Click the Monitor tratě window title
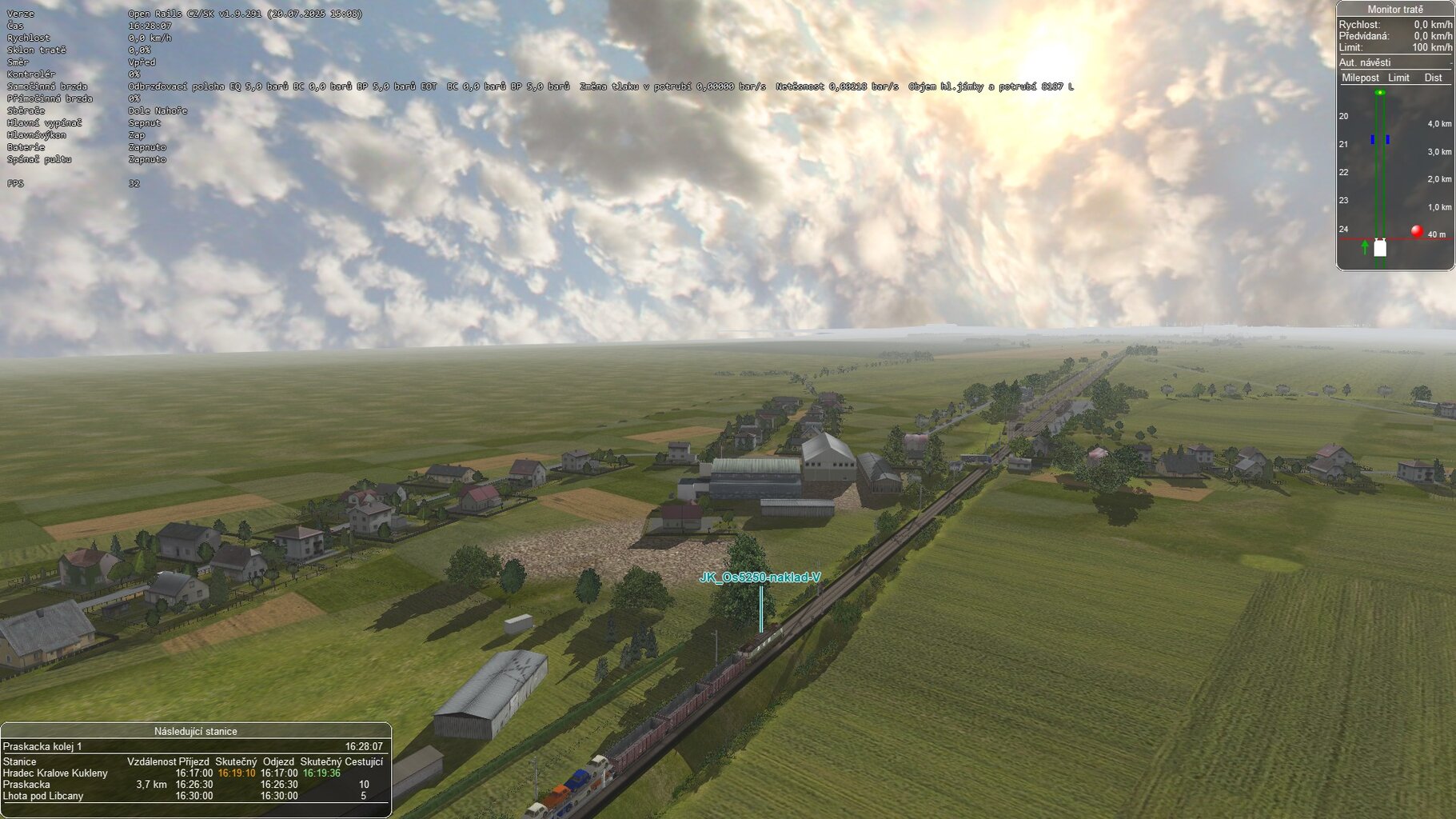The height and width of the screenshot is (819, 1456). click(1394, 10)
